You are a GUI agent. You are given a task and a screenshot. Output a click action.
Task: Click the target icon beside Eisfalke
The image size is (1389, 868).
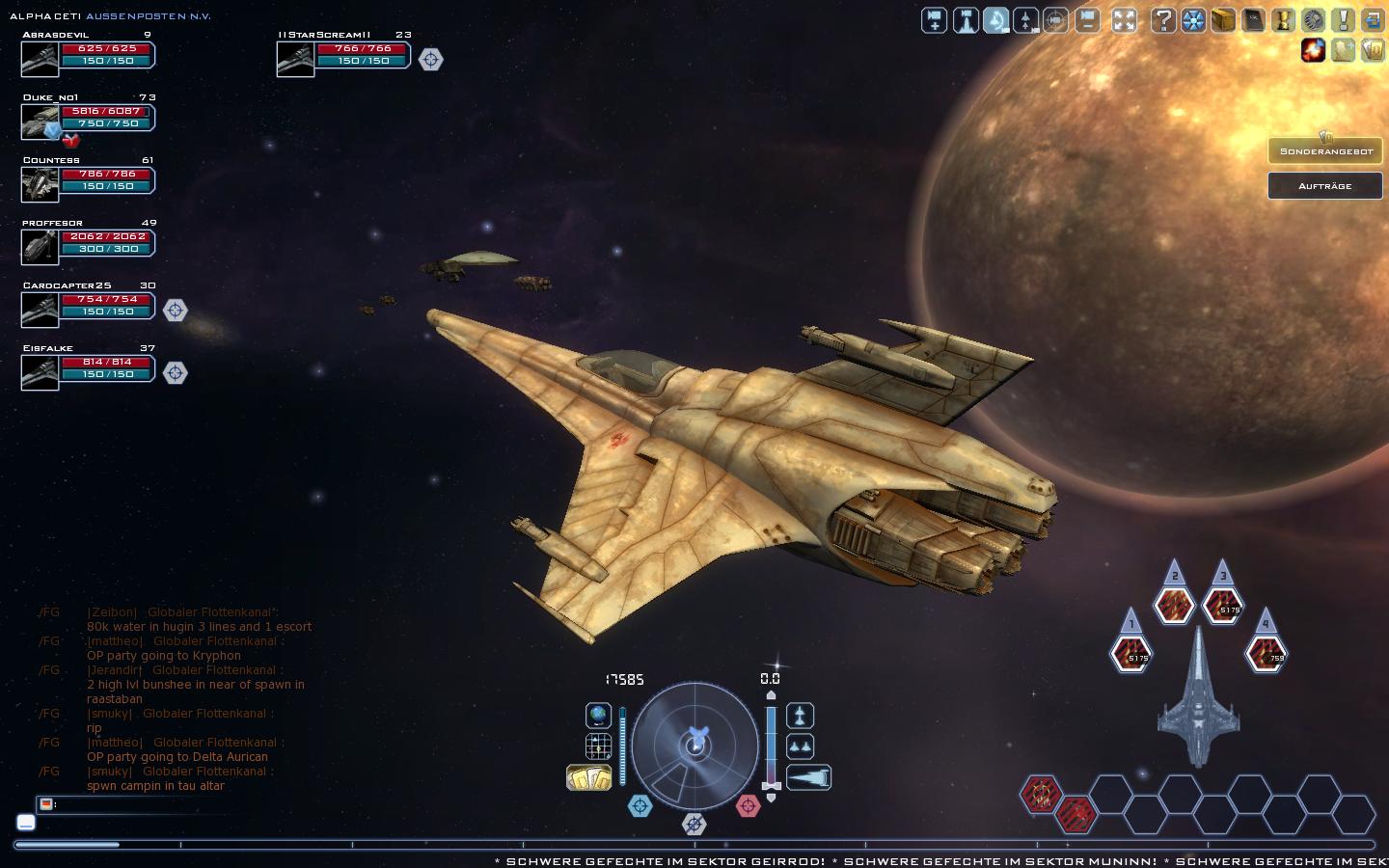click(x=175, y=372)
